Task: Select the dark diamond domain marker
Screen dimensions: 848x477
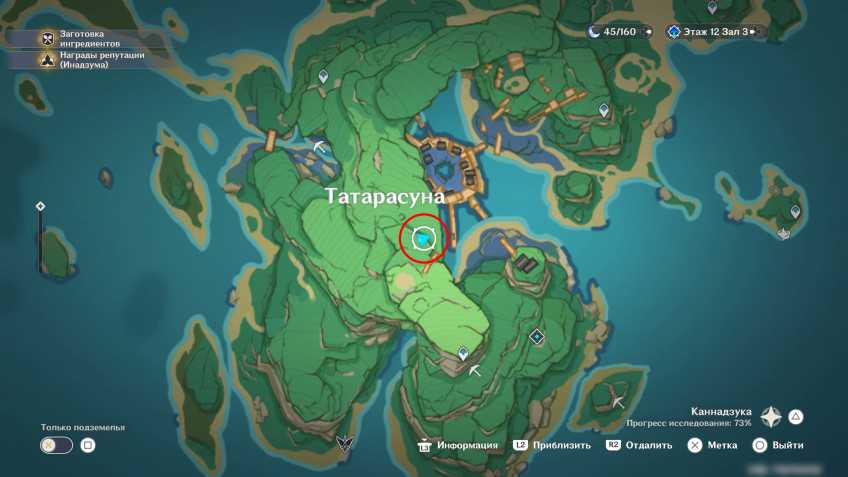Action: click(537, 337)
